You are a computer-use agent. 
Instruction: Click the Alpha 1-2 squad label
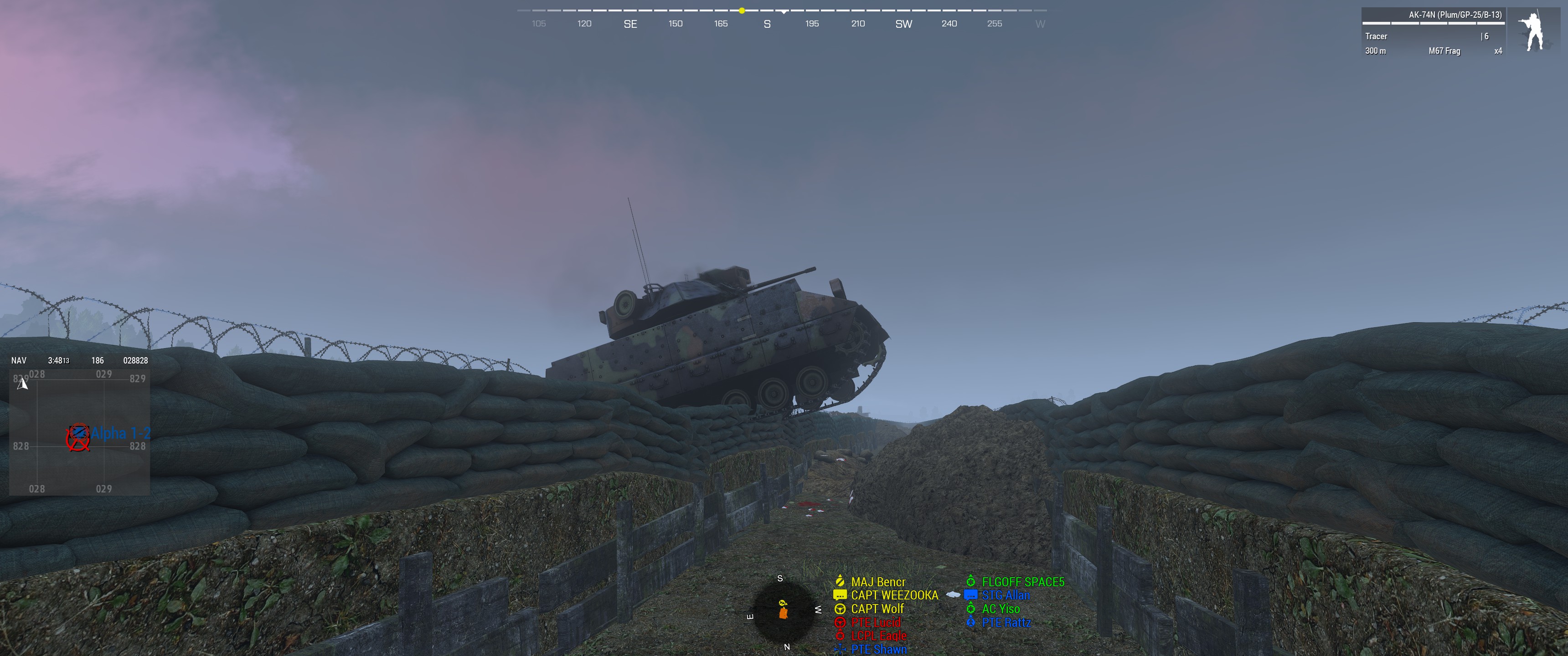click(x=120, y=433)
